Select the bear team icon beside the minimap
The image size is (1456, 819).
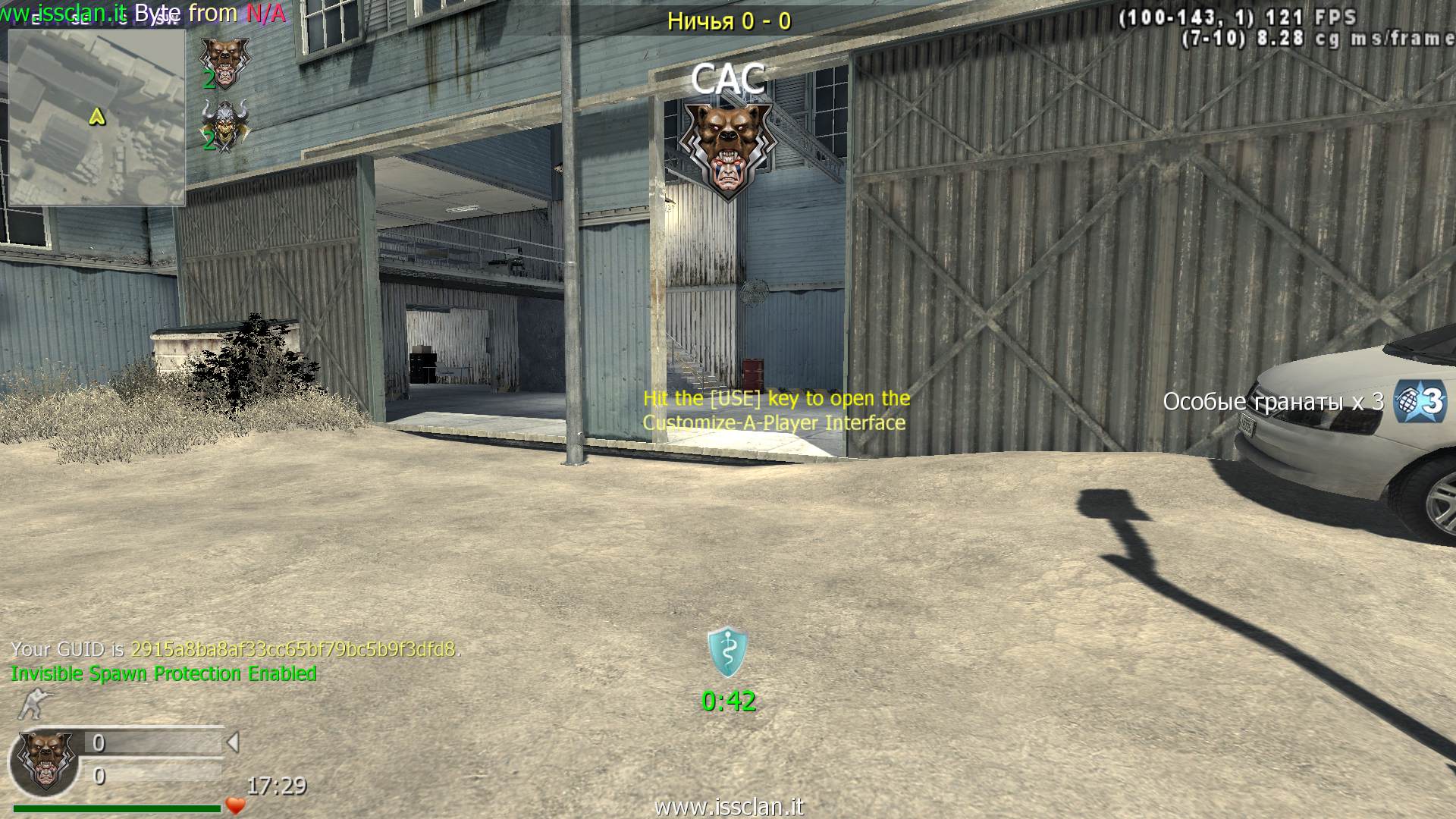click(224, 61)
